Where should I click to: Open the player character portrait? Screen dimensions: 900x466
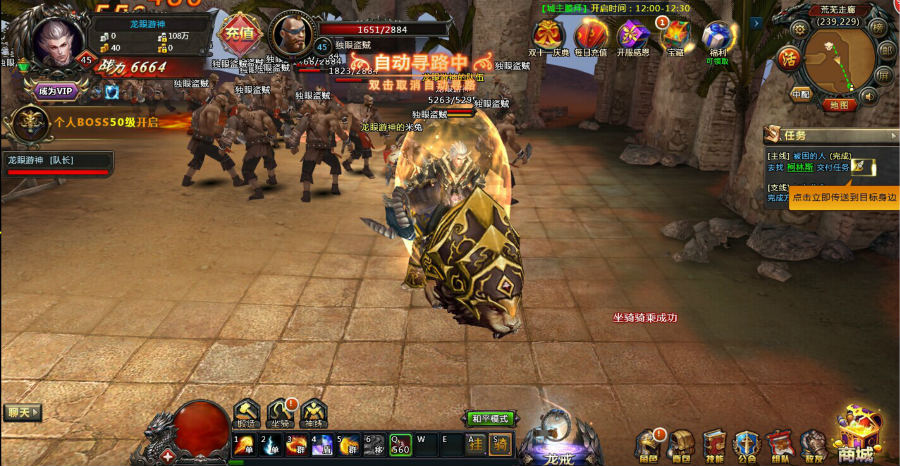[x=57, y=39]
